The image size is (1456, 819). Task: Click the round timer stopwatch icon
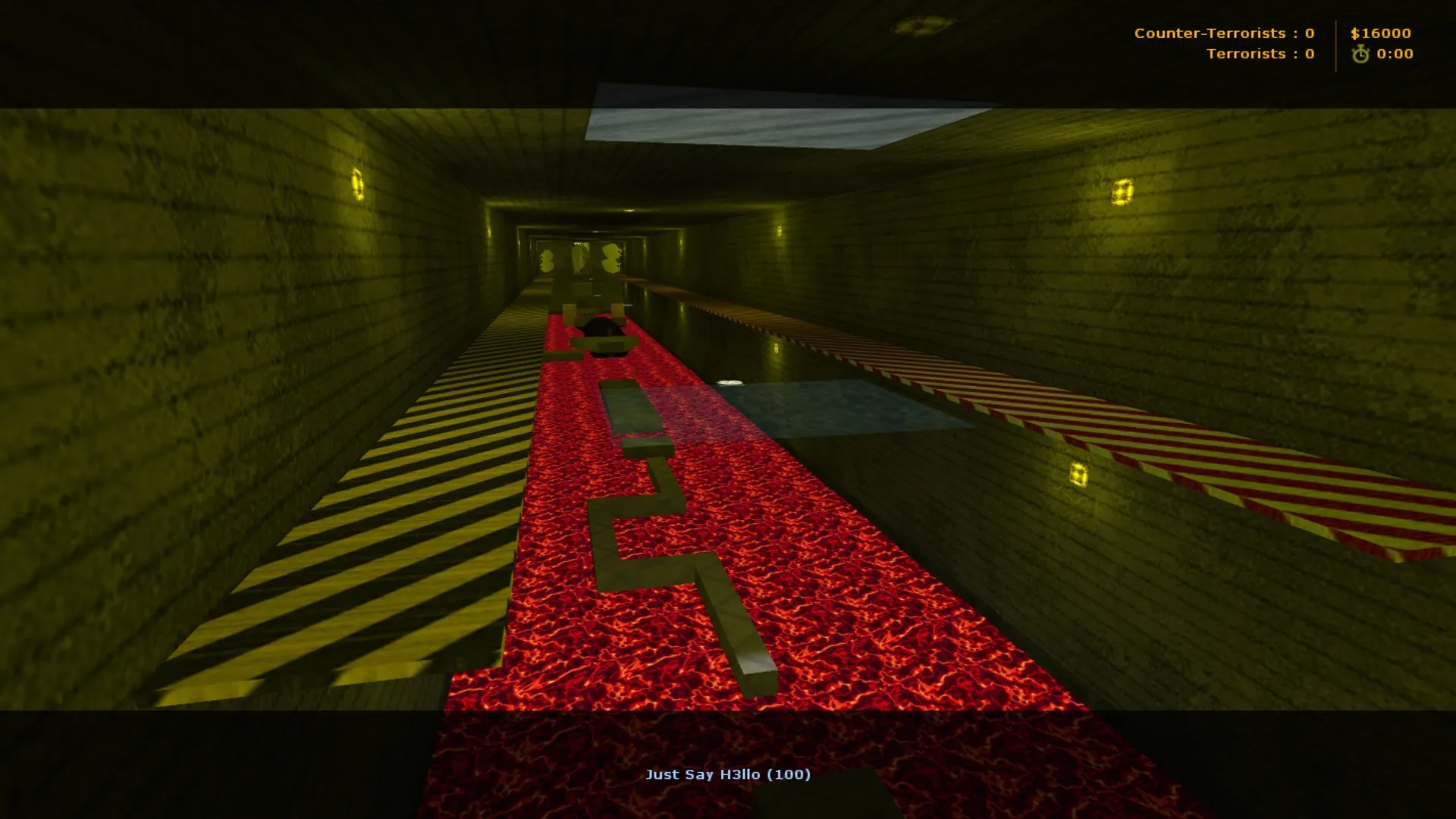[x=1362, y=54]
